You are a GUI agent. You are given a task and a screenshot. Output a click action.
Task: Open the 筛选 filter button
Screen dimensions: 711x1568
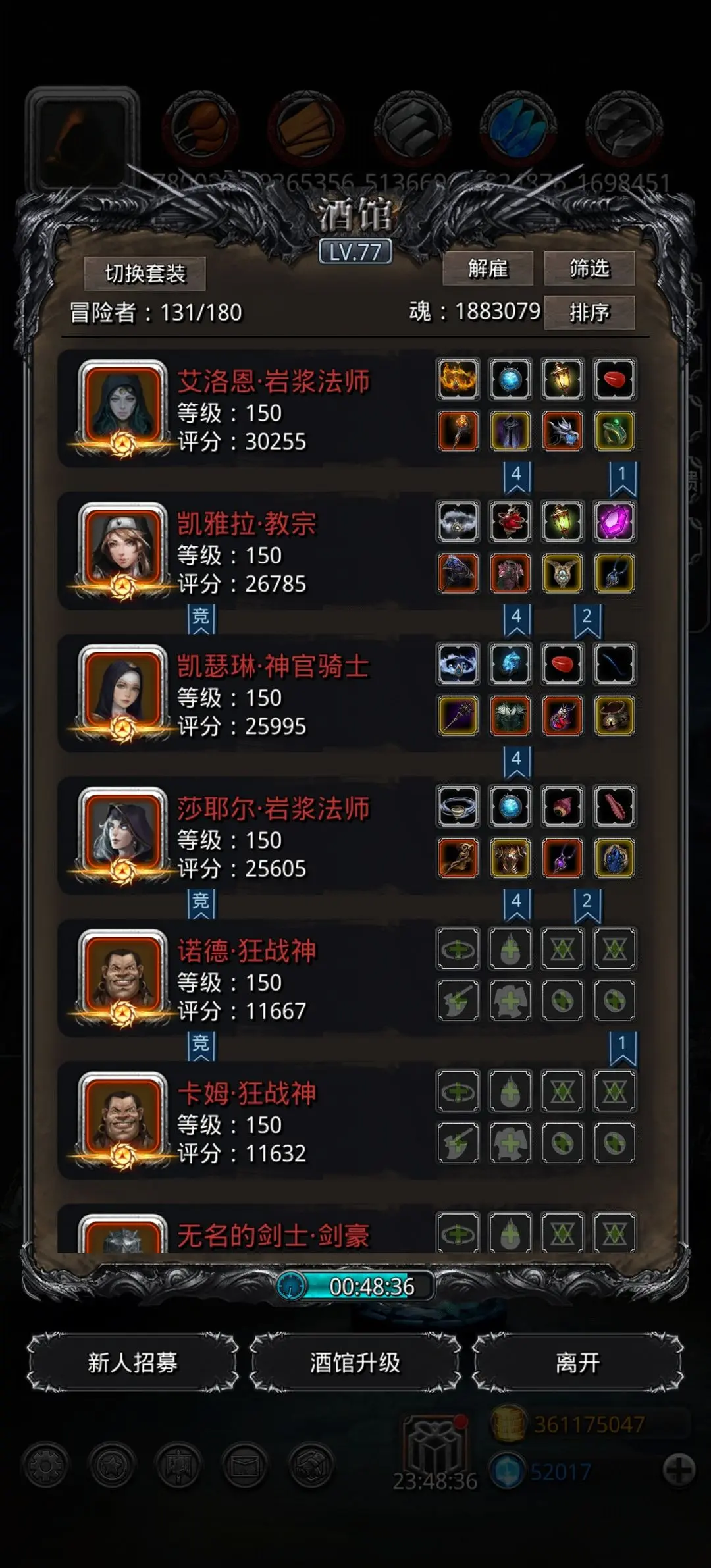589,269
